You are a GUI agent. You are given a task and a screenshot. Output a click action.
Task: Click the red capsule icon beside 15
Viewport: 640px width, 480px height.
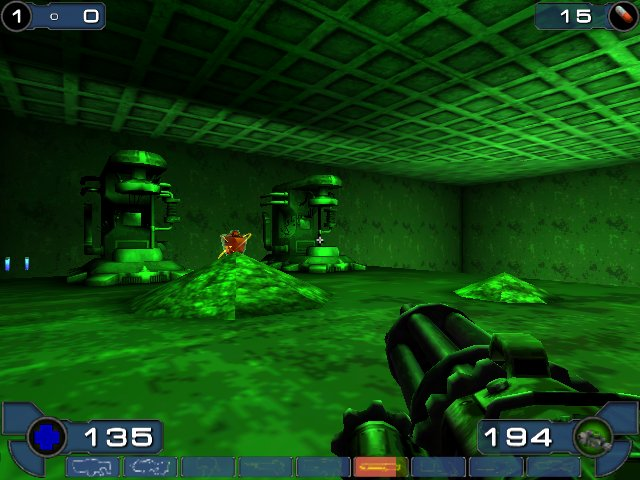click(620, 16)
